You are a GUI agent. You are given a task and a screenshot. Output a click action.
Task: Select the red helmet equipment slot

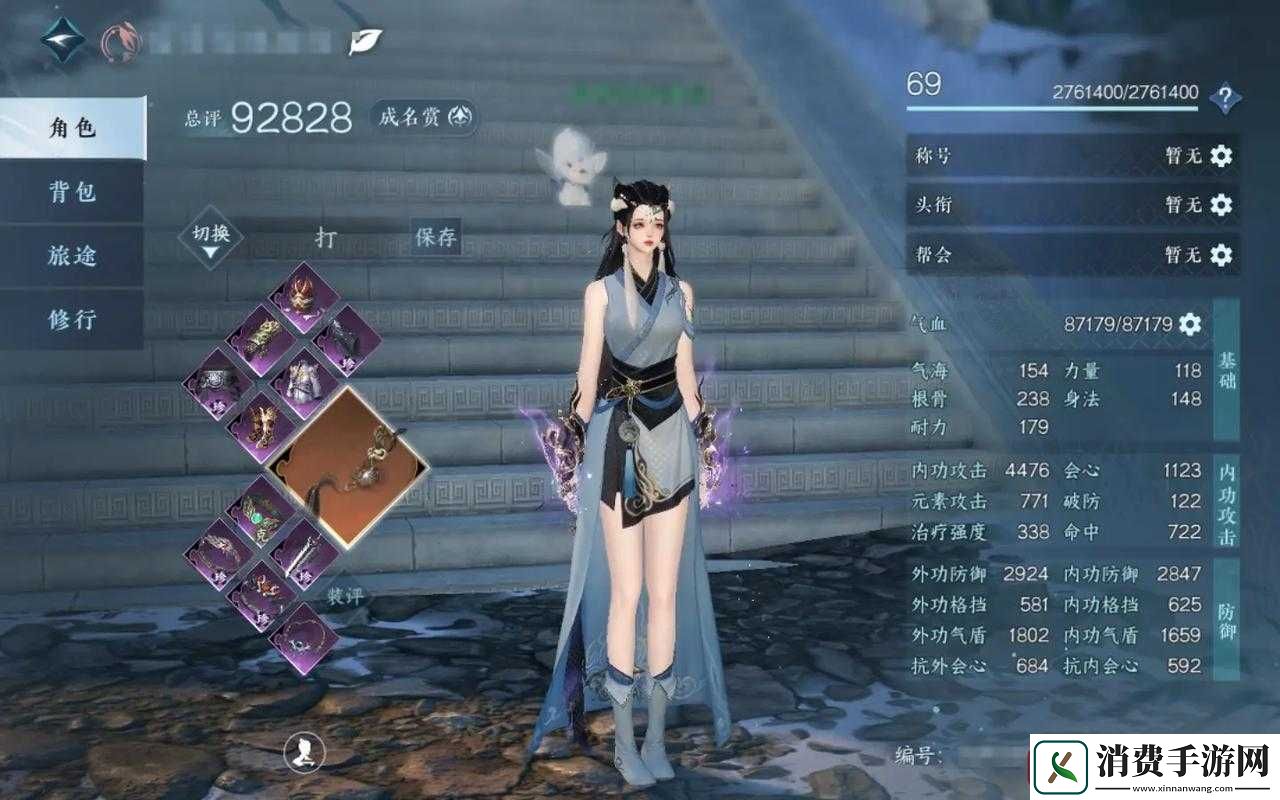pyautogui.click(x=303, y=297)
